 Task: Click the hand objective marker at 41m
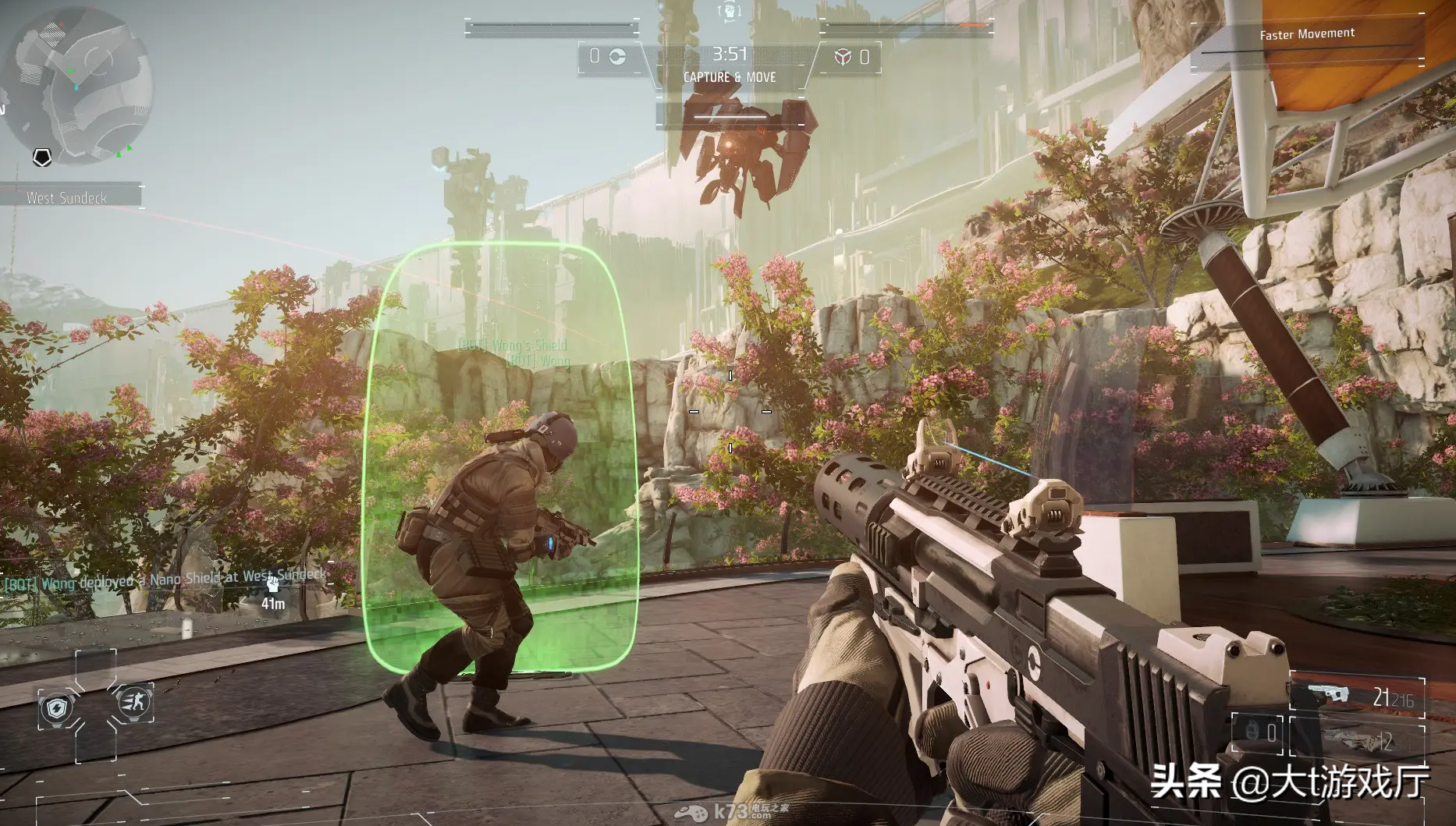[x=272, y=585]
